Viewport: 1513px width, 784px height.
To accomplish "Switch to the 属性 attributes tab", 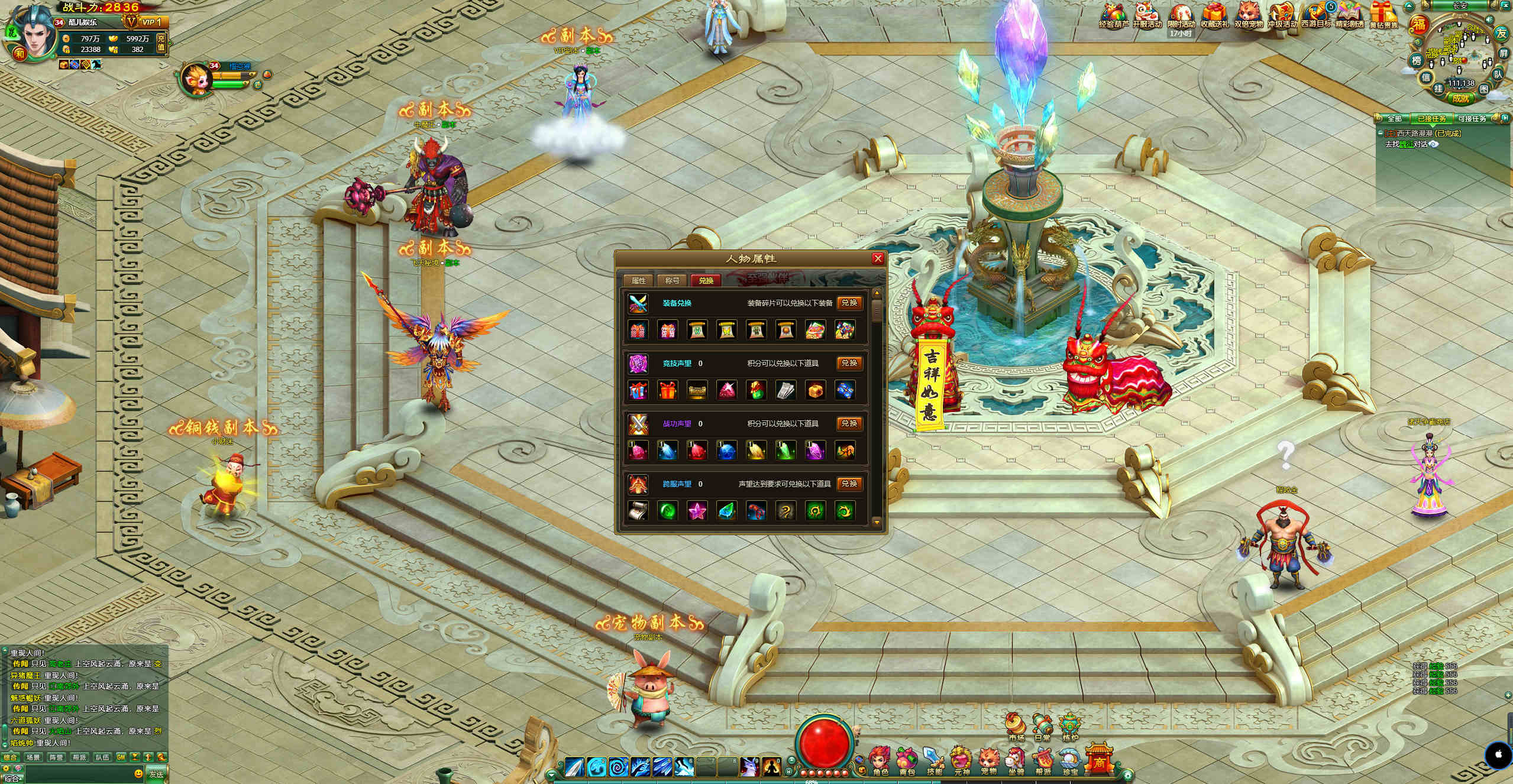I will [638, 280].
